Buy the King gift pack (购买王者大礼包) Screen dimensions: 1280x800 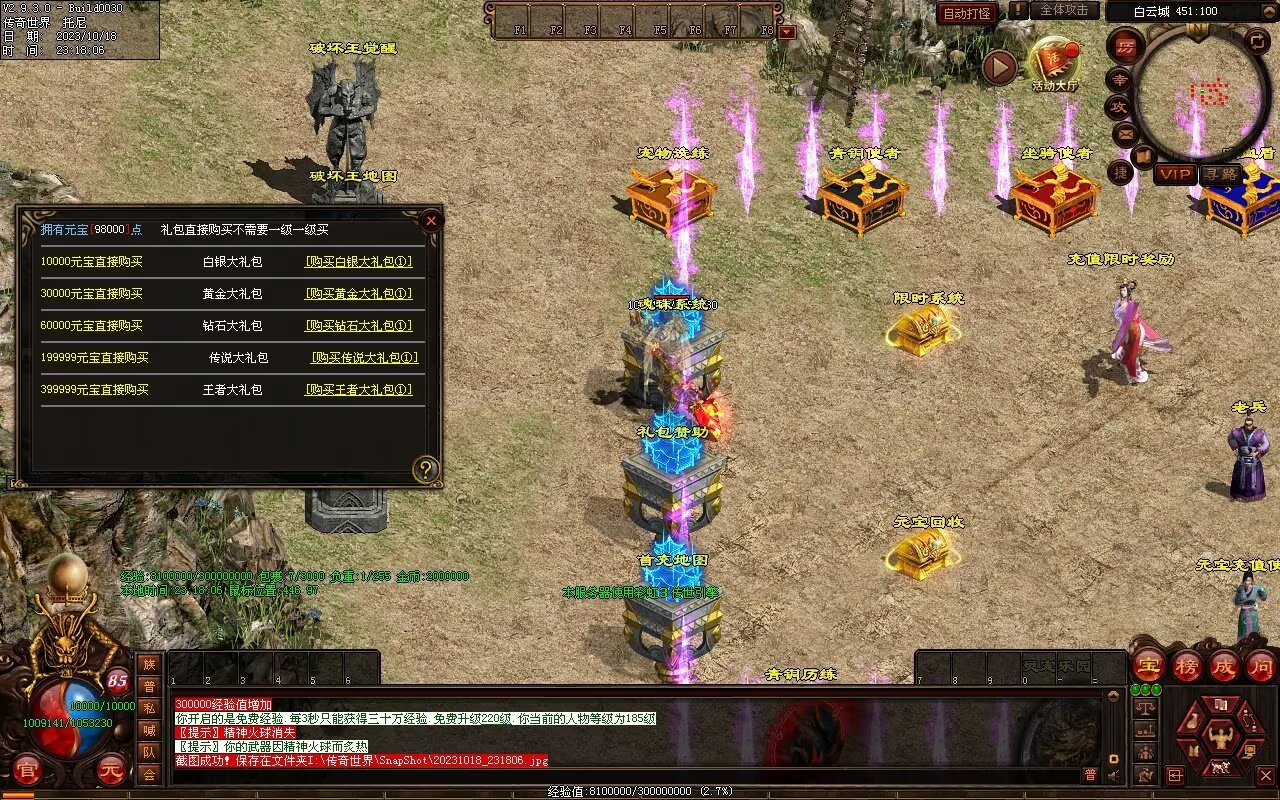pos(358,390)
